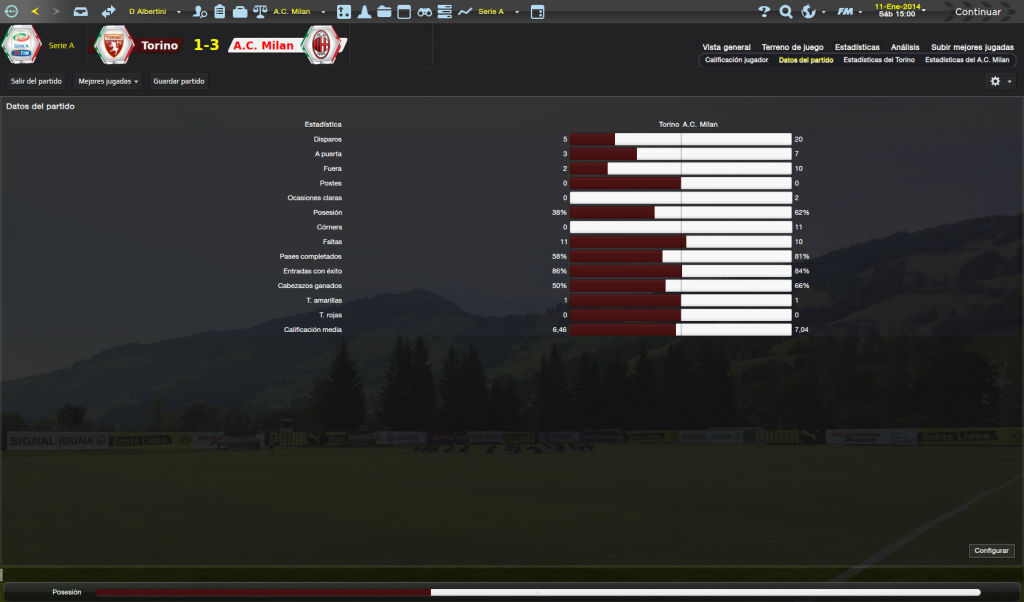
Task: Open the Mejores jugadas dropdown
Action: point(108,81)
